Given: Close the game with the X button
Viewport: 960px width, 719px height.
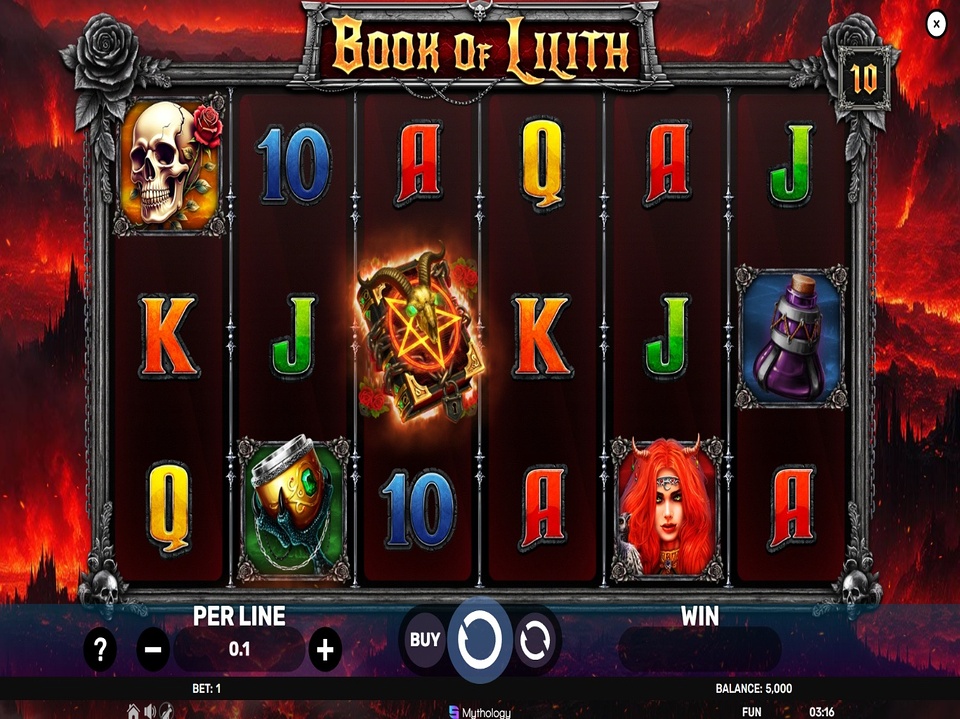Looking at the screenshot, I should pyautogui.click(x=936, y=24).
